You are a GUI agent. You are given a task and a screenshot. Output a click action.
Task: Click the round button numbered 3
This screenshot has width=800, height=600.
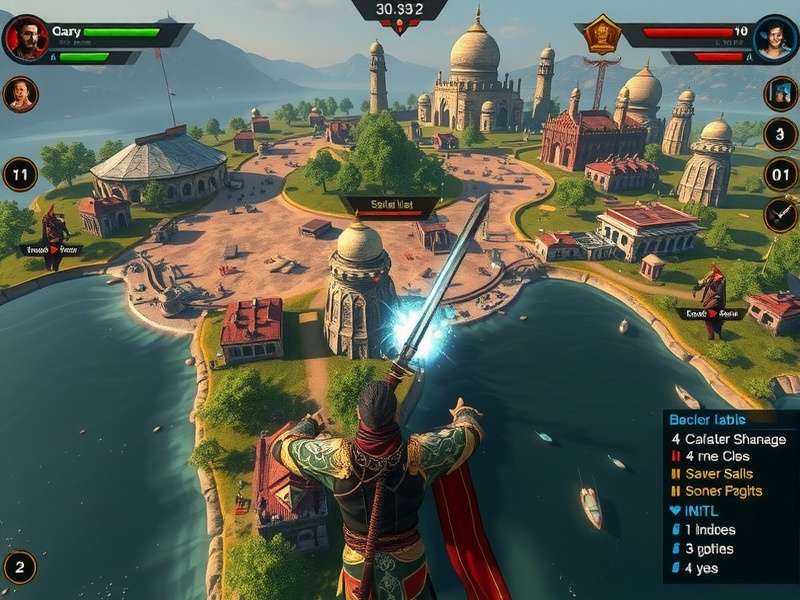tap(780, 134)
